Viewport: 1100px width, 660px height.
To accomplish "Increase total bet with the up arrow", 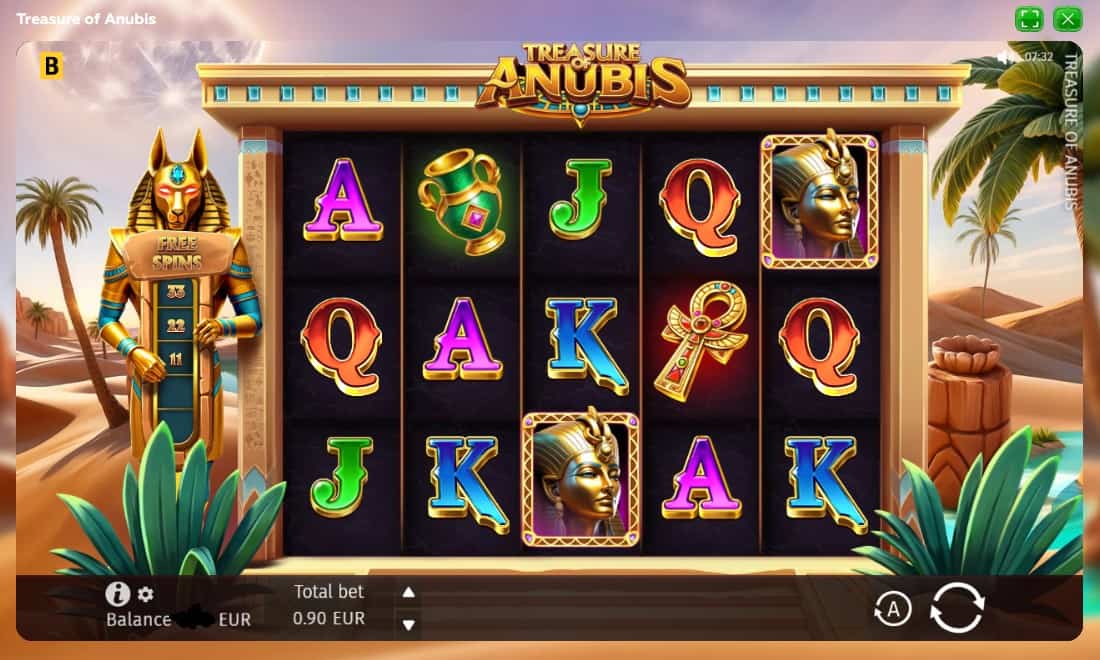I will [408, 592].
